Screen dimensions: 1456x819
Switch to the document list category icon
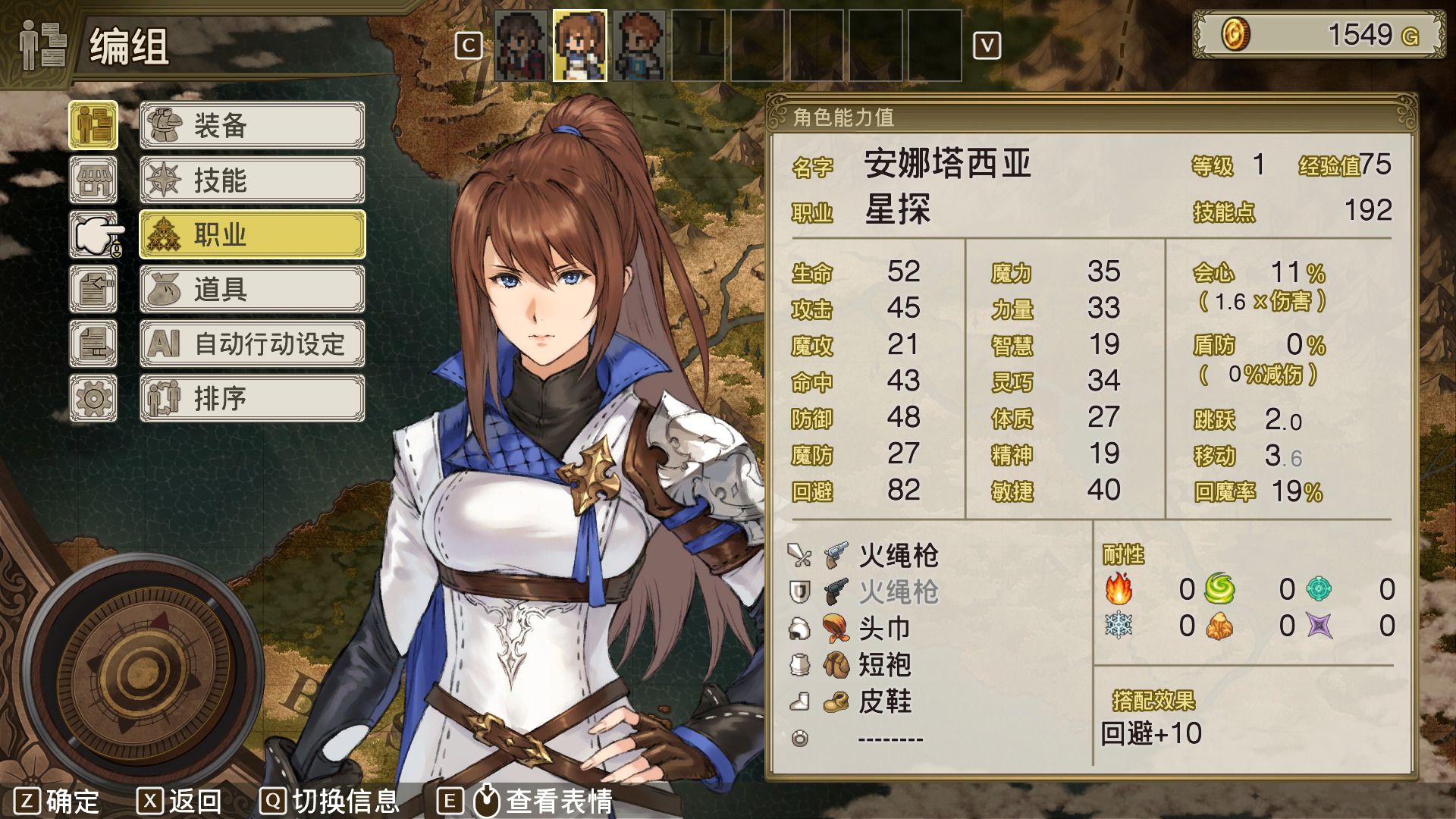[93, 344]
